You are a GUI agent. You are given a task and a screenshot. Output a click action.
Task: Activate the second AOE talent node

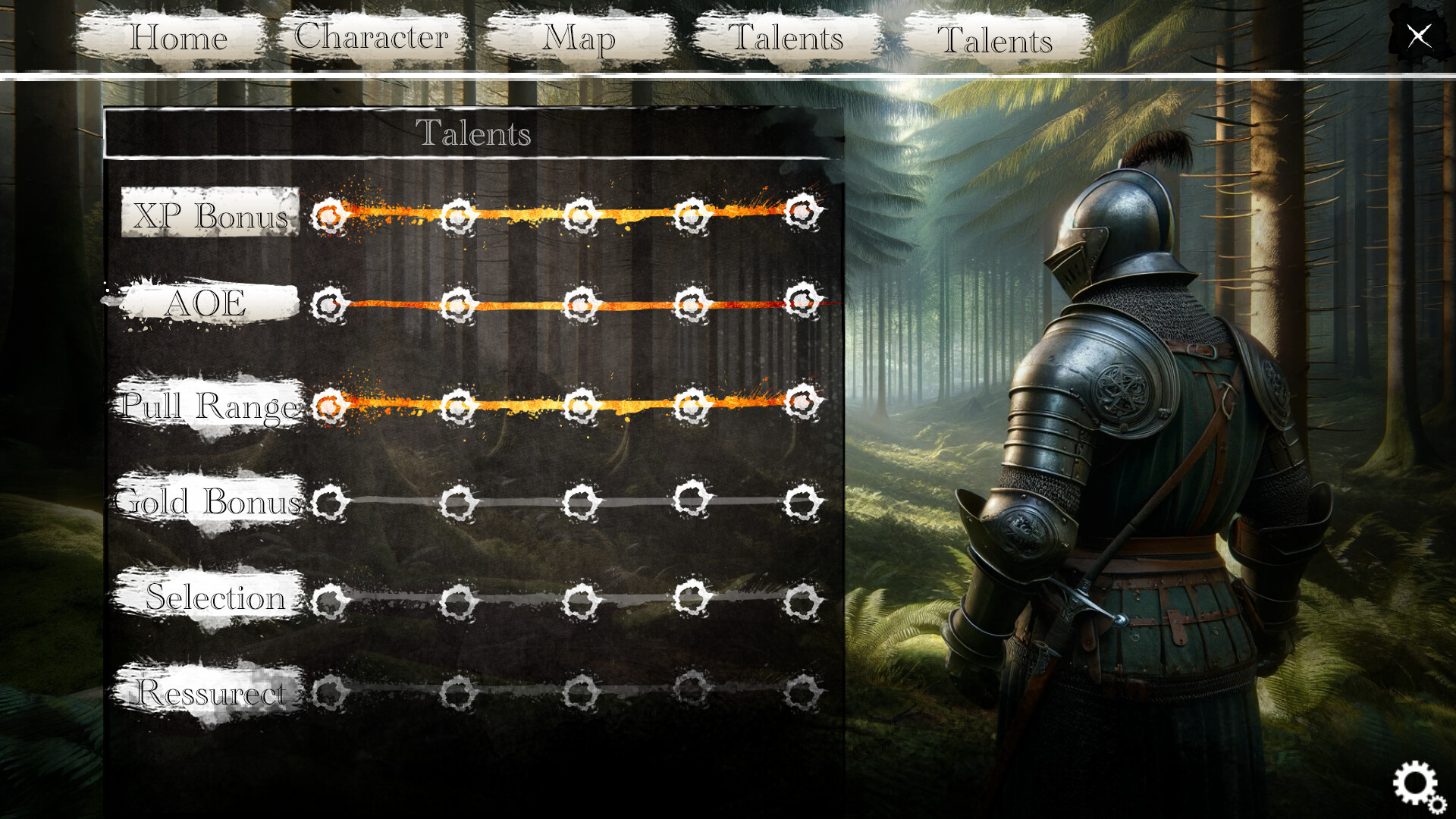(x=455, y=303)
